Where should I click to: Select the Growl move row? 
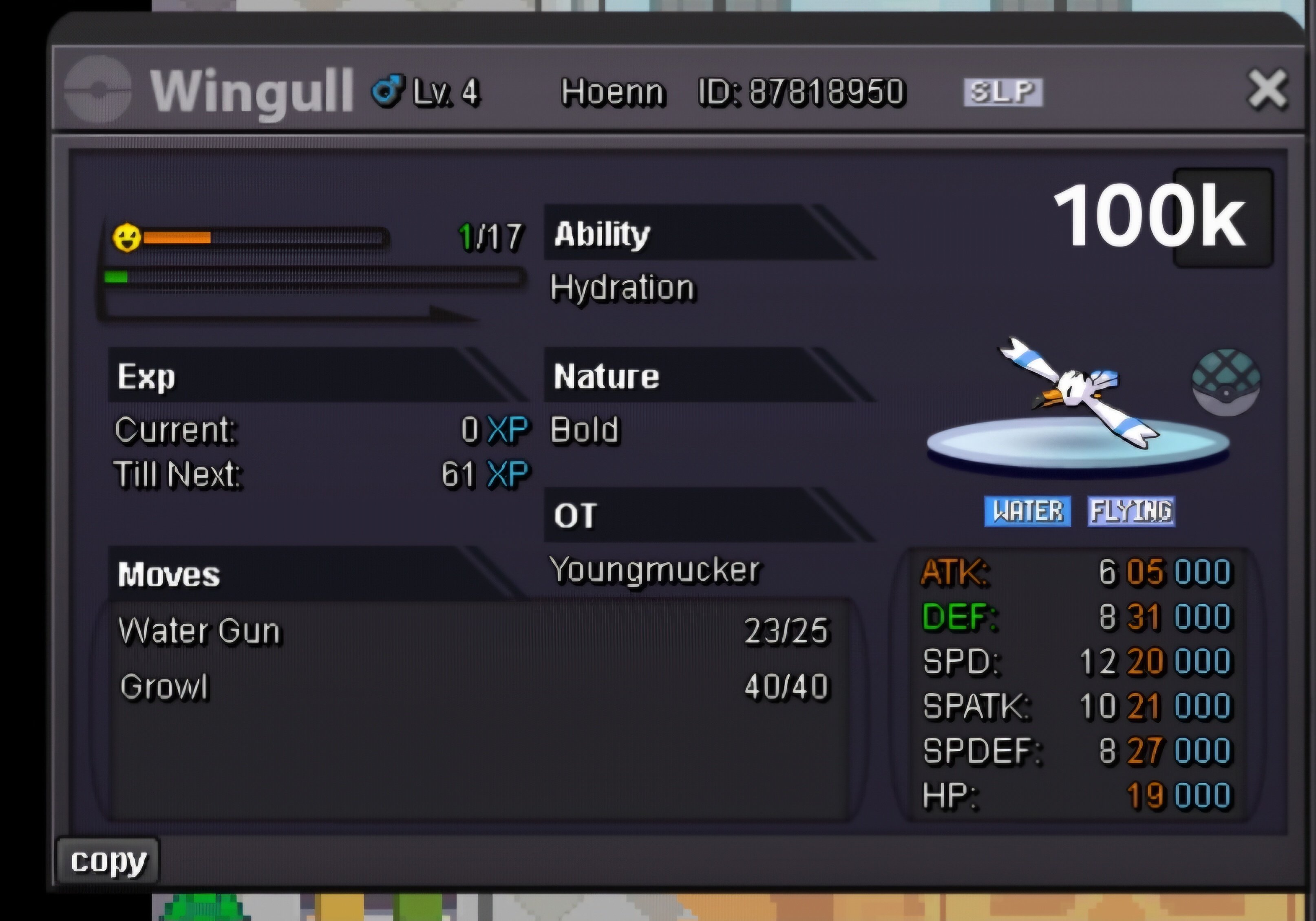473,687
